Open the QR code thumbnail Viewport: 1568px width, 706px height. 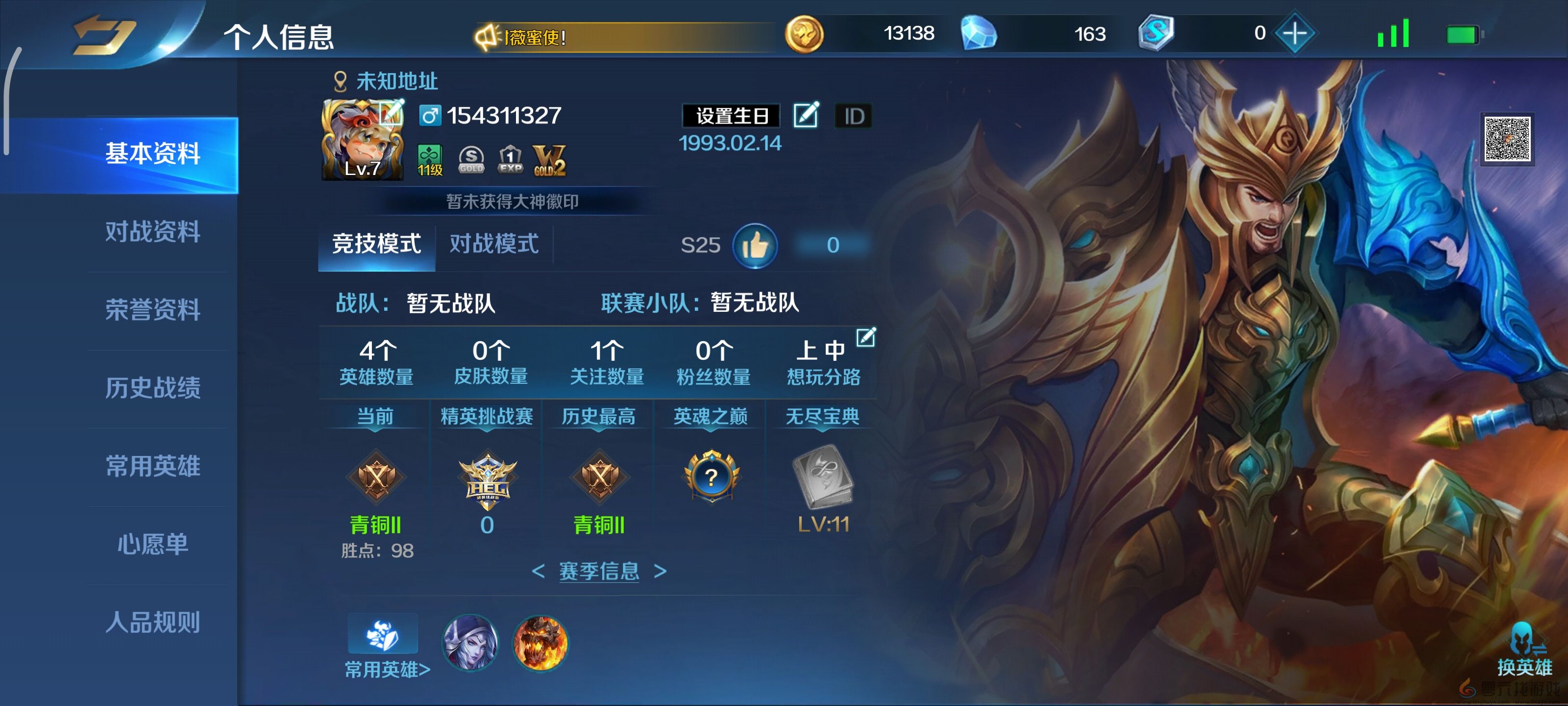click(x=1507, y=139)
